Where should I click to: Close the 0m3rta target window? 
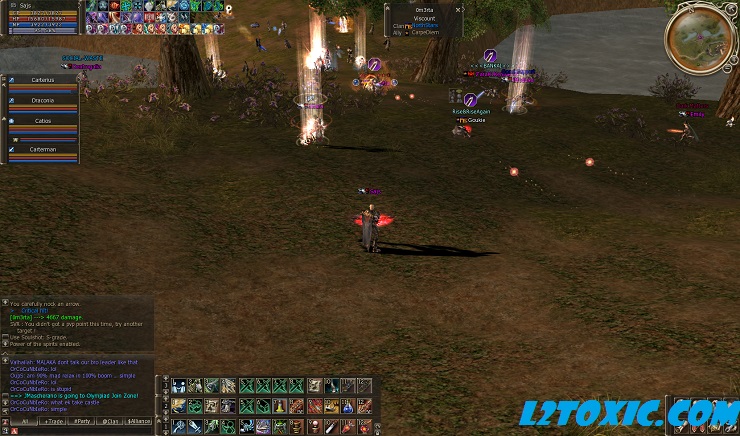tap(458, 8)
